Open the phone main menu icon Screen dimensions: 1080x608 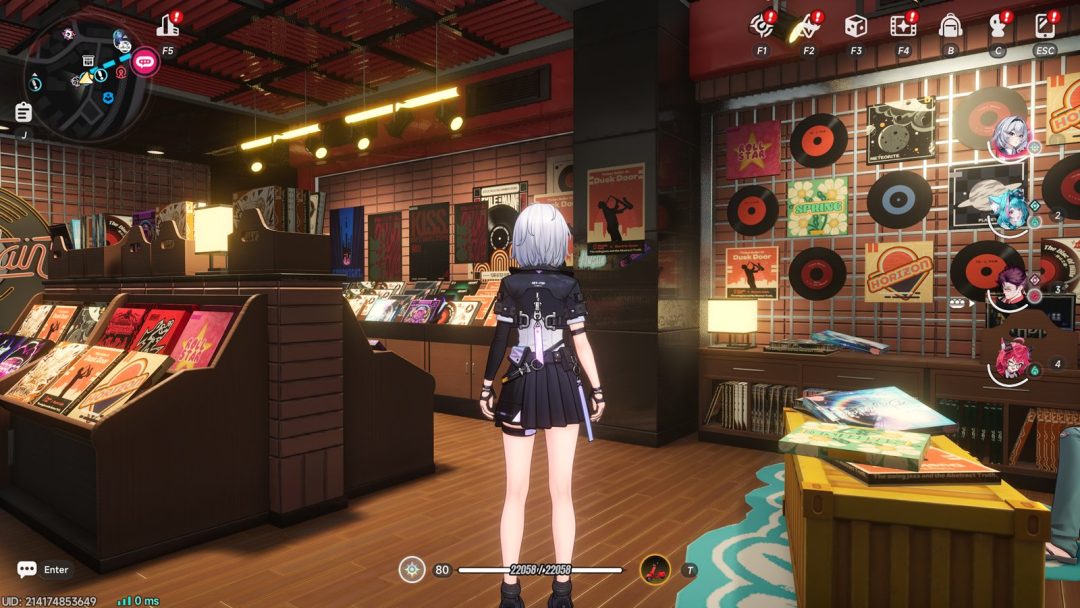tap(1045, 26)
